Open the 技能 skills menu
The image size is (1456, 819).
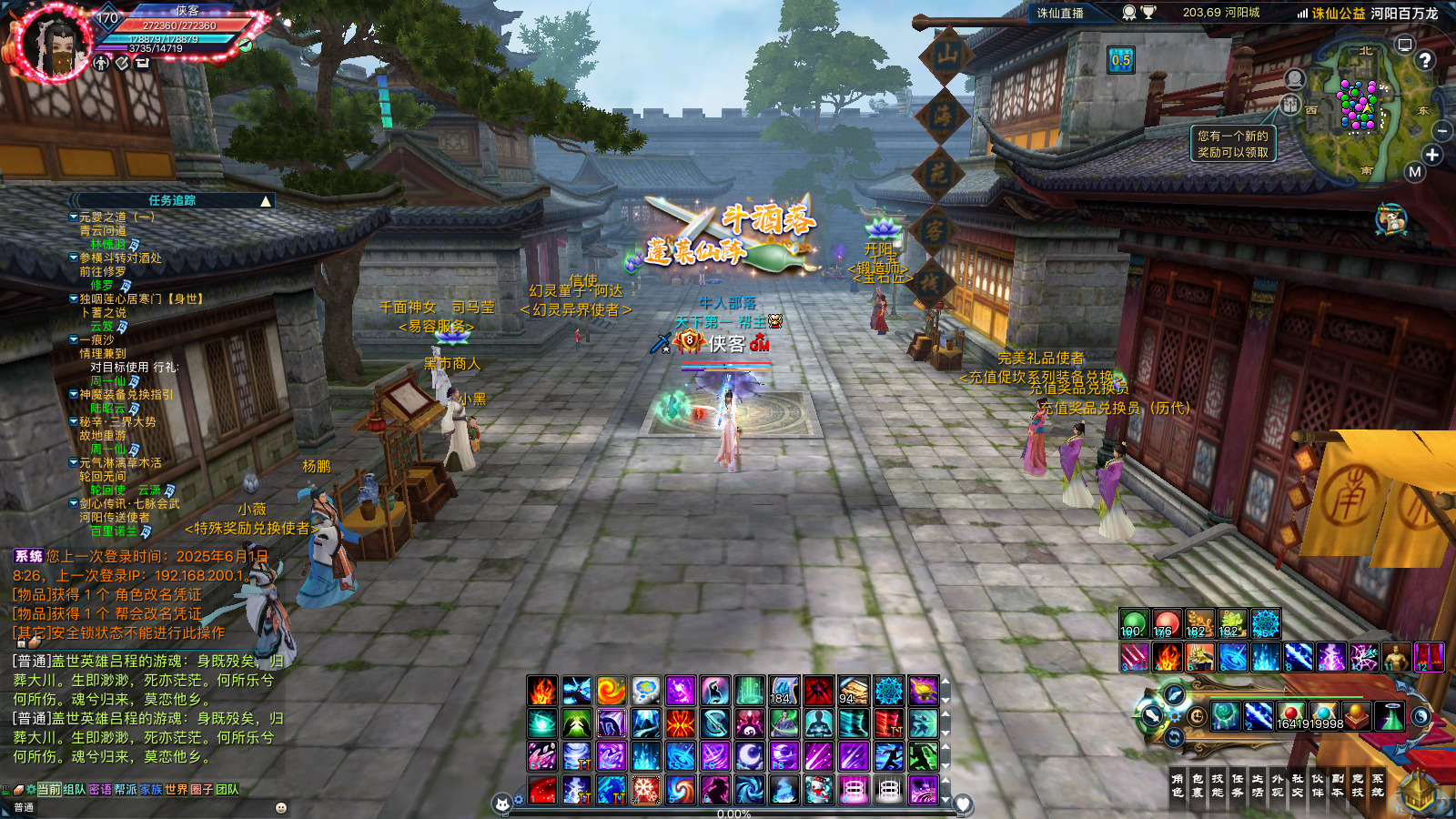[1218, 785]
